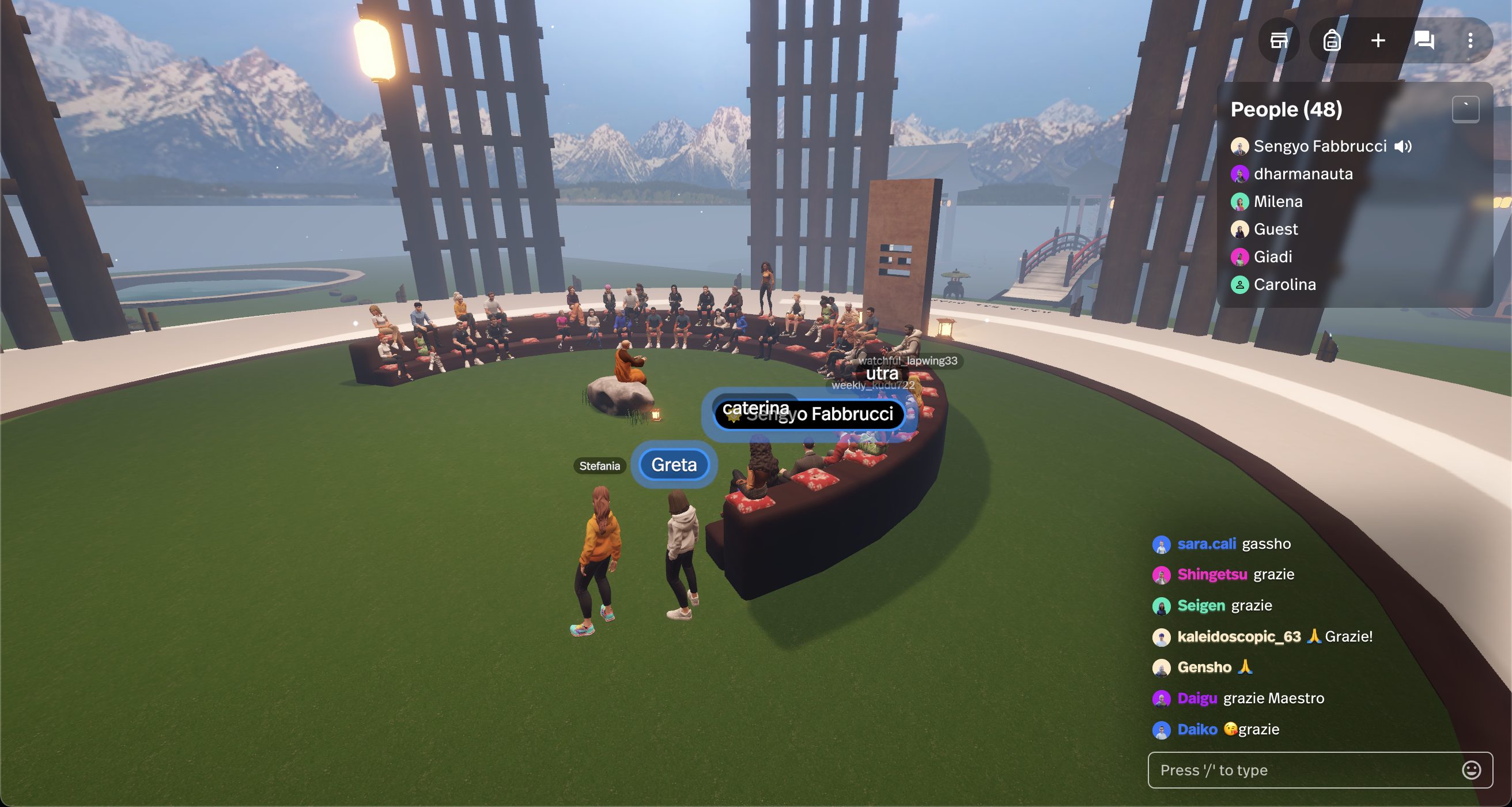
Task: Open the three-dot more options menu
Action: pyautogui.click(x=1470, y=40)
